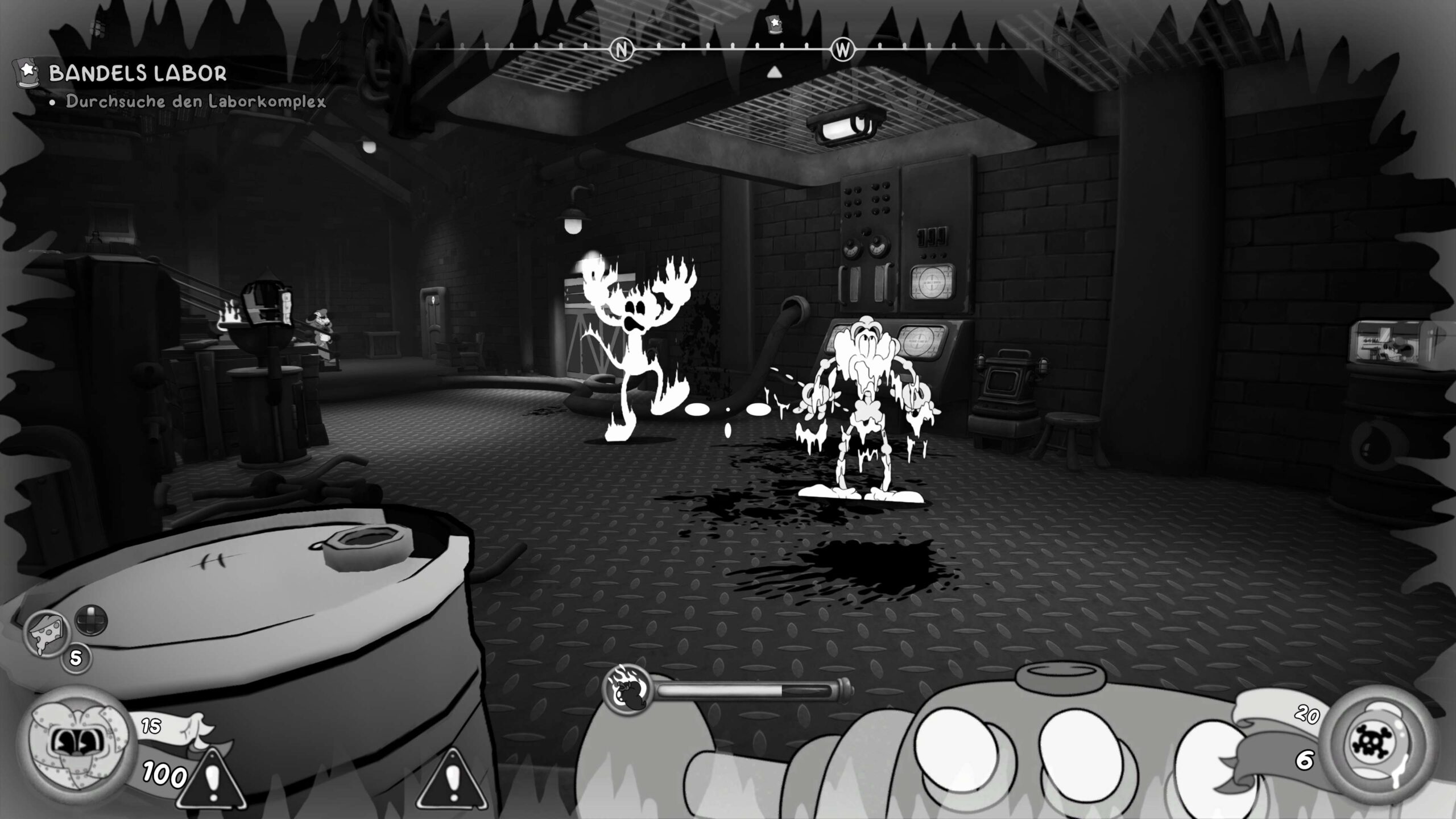Click the compass West marker
Viewport: 1456px width, 819px height.
842,50
